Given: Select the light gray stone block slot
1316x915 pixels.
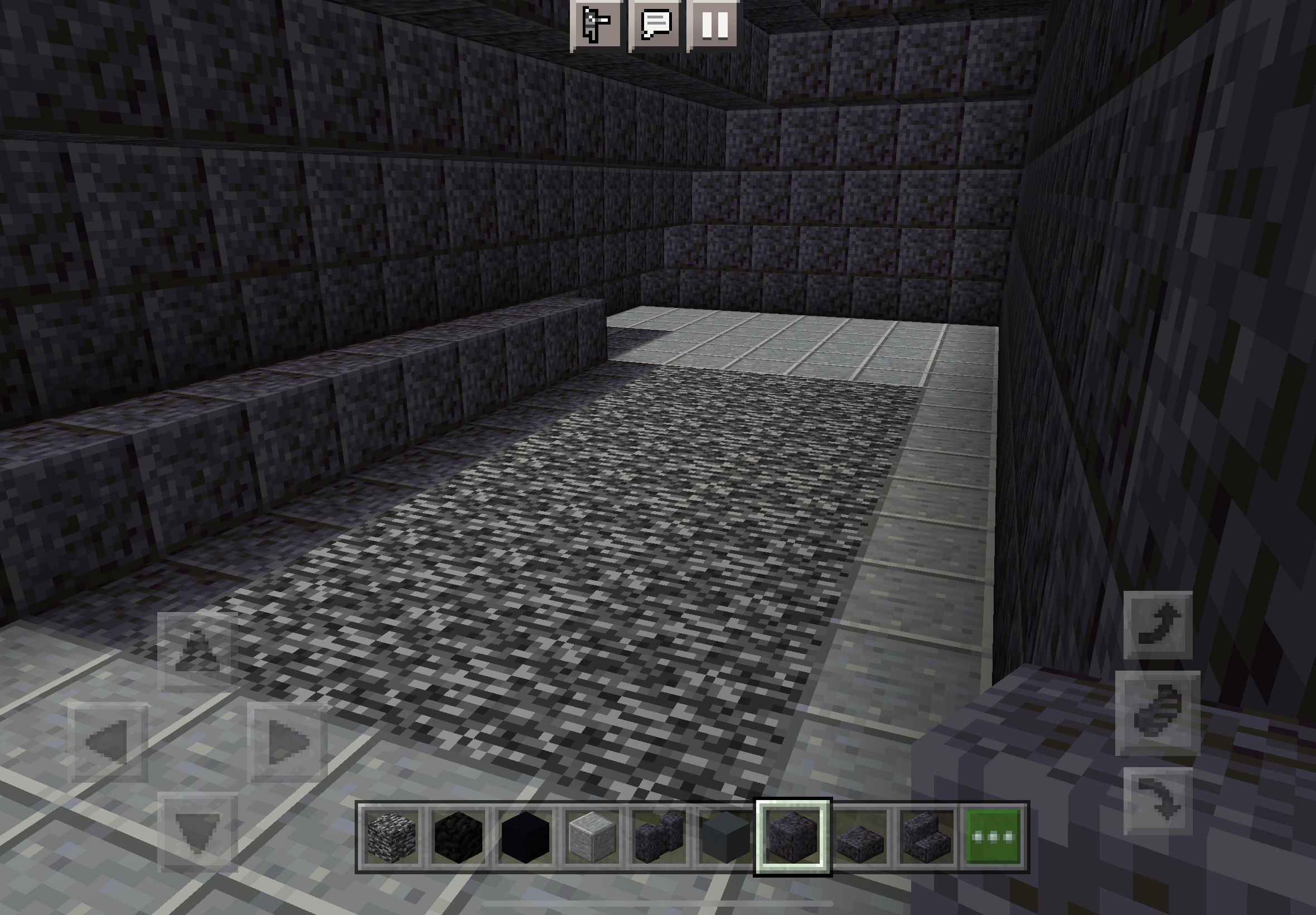Looking at the screenshot, I should (592, 836).
